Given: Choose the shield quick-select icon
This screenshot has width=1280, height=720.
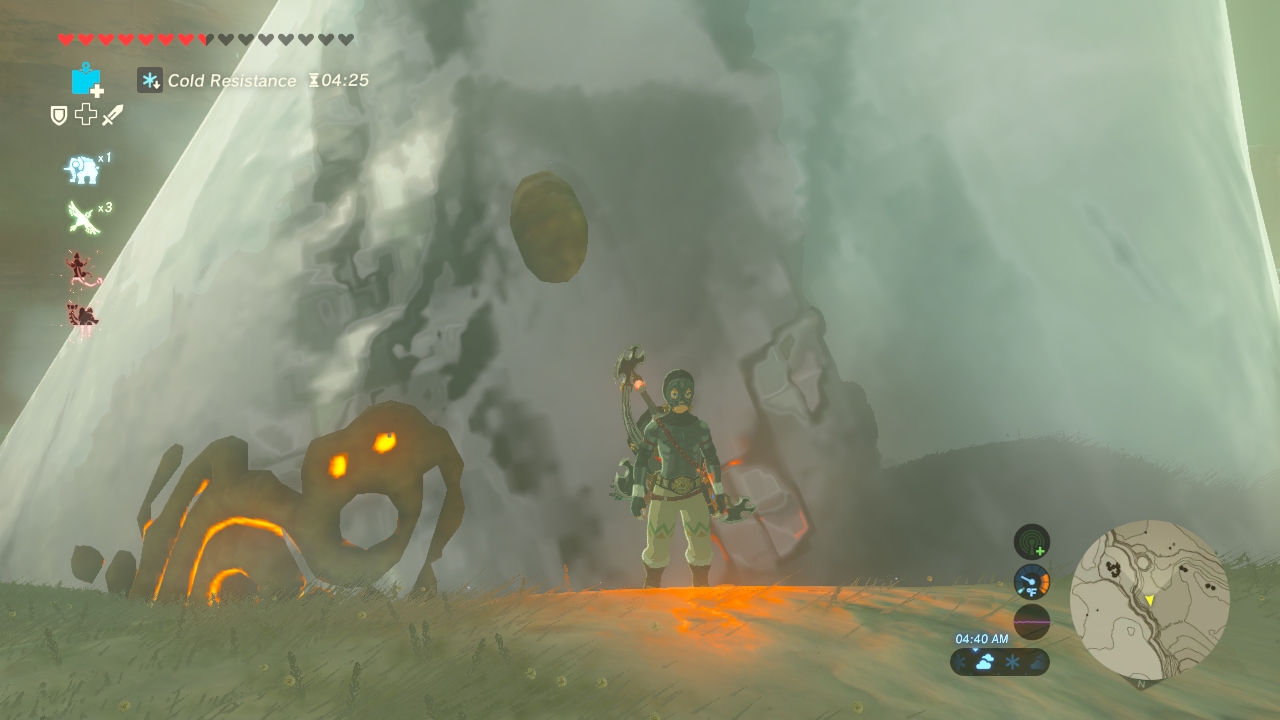Looking at the screenshot, I should pyautogui.click(x=59, y=116).
